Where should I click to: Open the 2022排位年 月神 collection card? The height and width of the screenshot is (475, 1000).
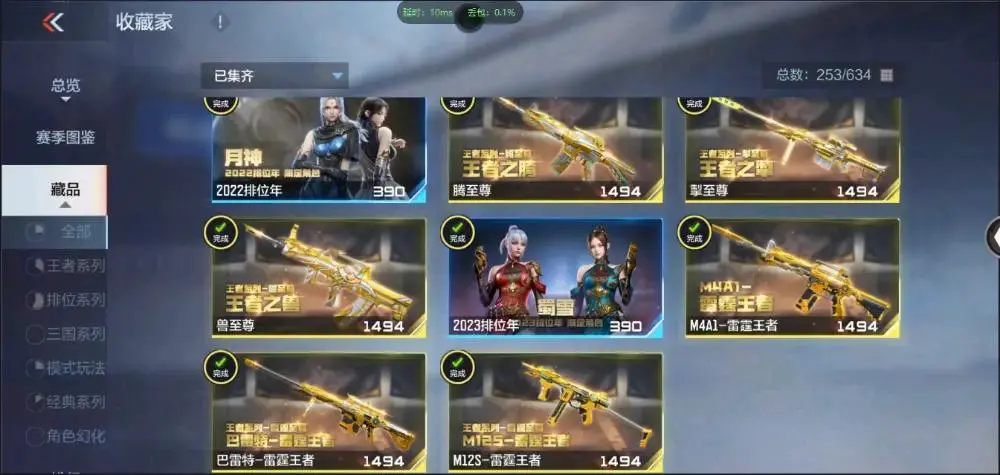click(318, 149)
